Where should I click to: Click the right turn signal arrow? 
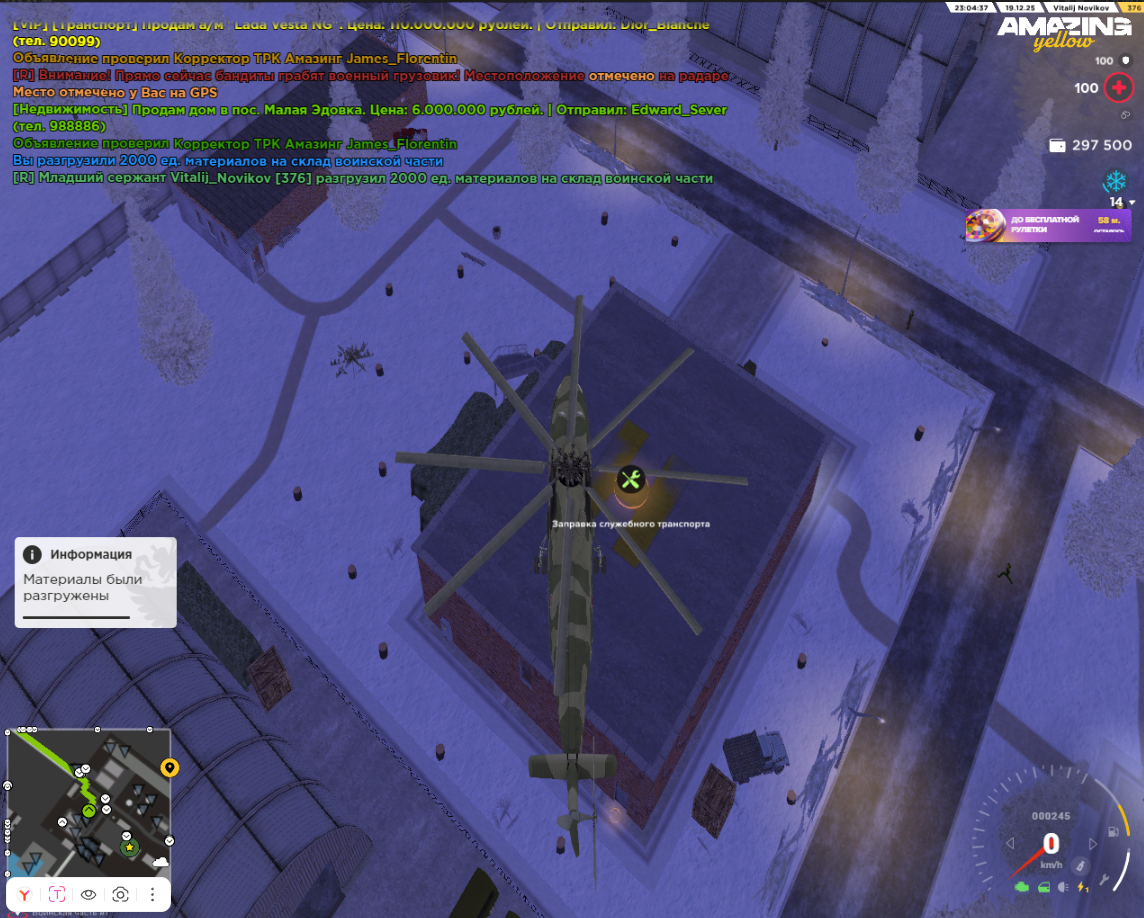(x=1093, y=843)
